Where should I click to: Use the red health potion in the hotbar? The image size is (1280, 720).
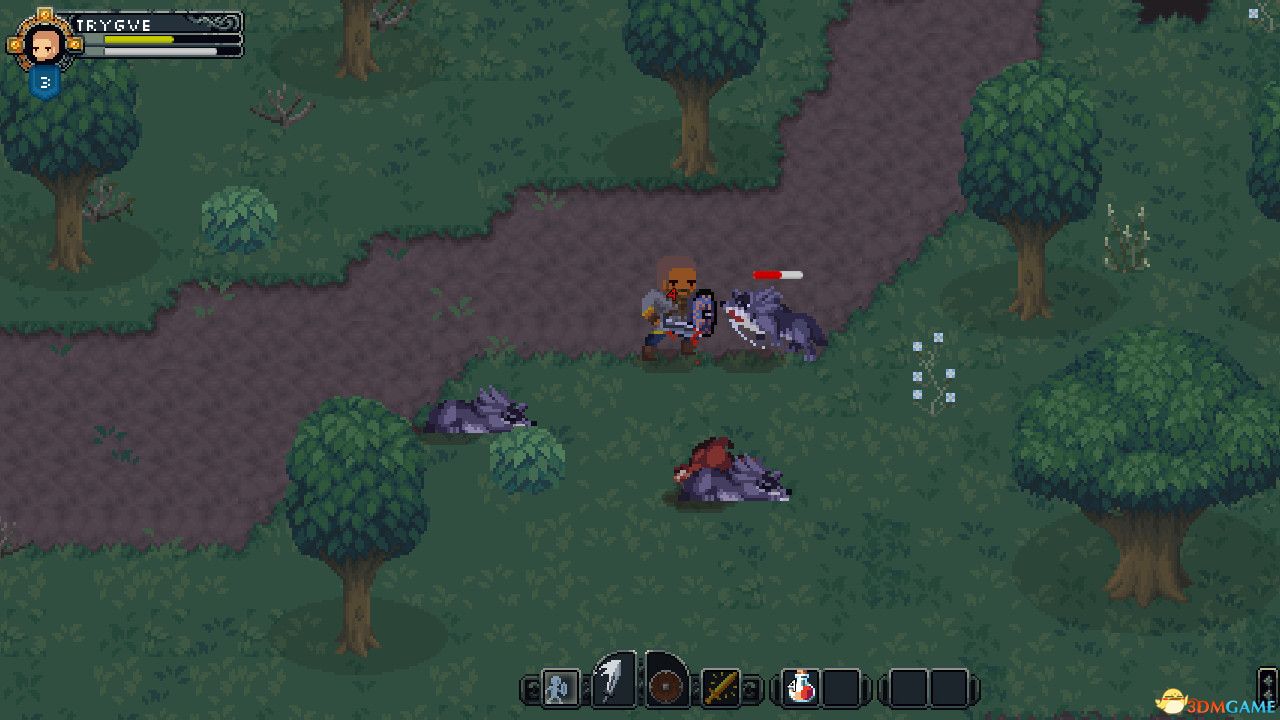point(800,688)
